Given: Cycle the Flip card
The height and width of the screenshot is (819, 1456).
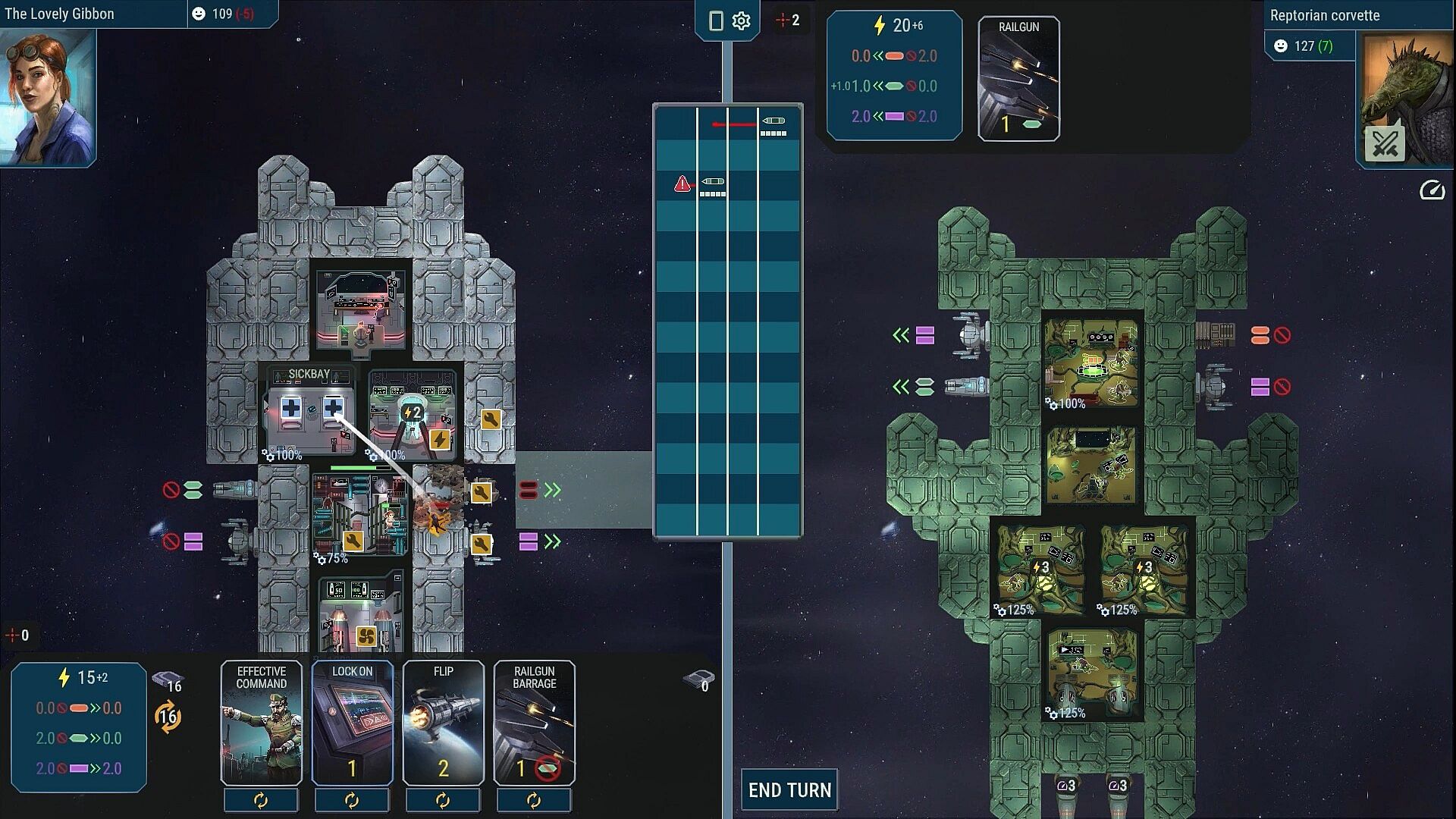Looking at the screenshot, I should (443, 801).
